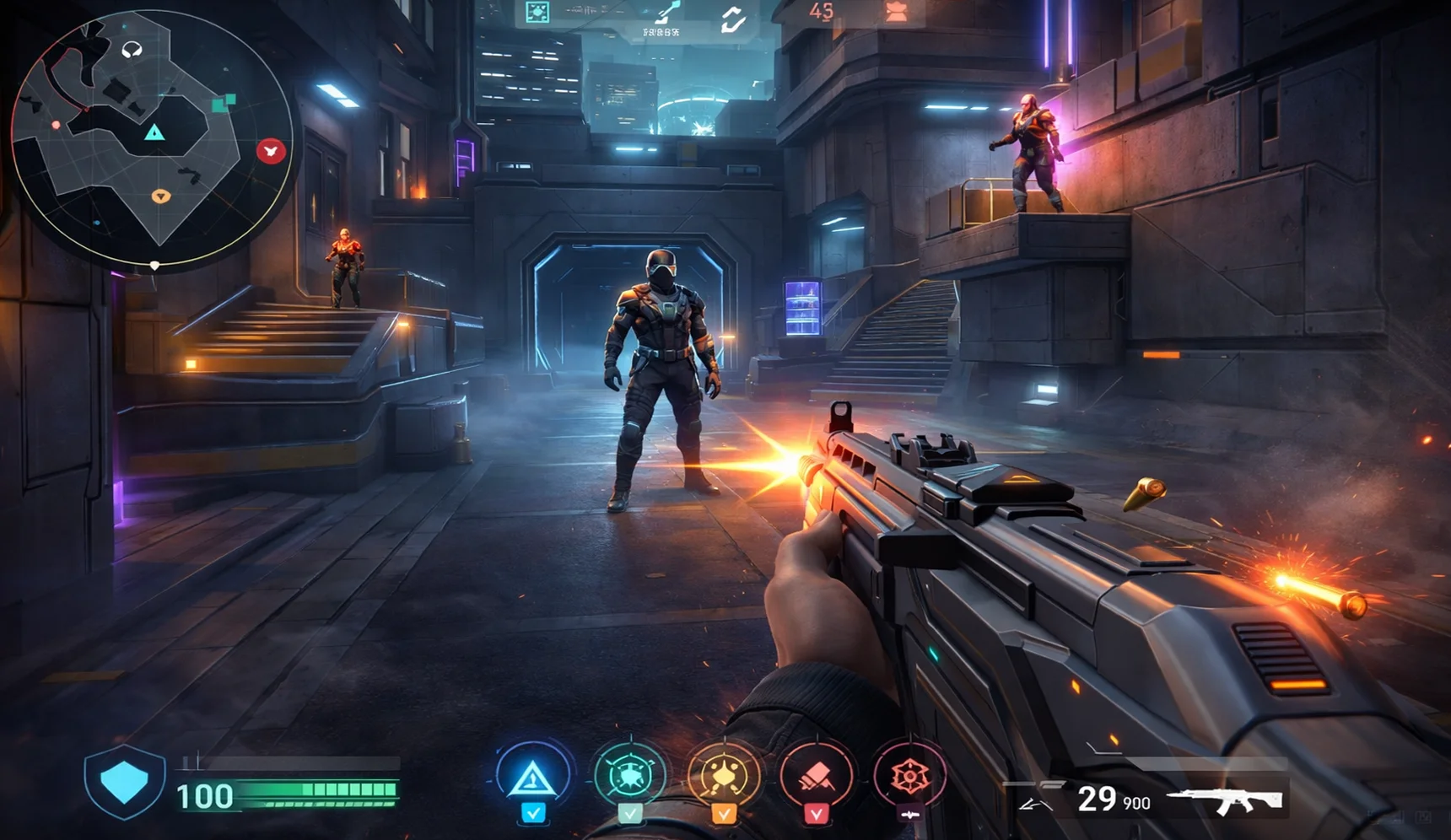This screenshot has height=840, width=1451.
Task: Expand the dark purple tab under the ultimate ability
Action: pos(910,813)
